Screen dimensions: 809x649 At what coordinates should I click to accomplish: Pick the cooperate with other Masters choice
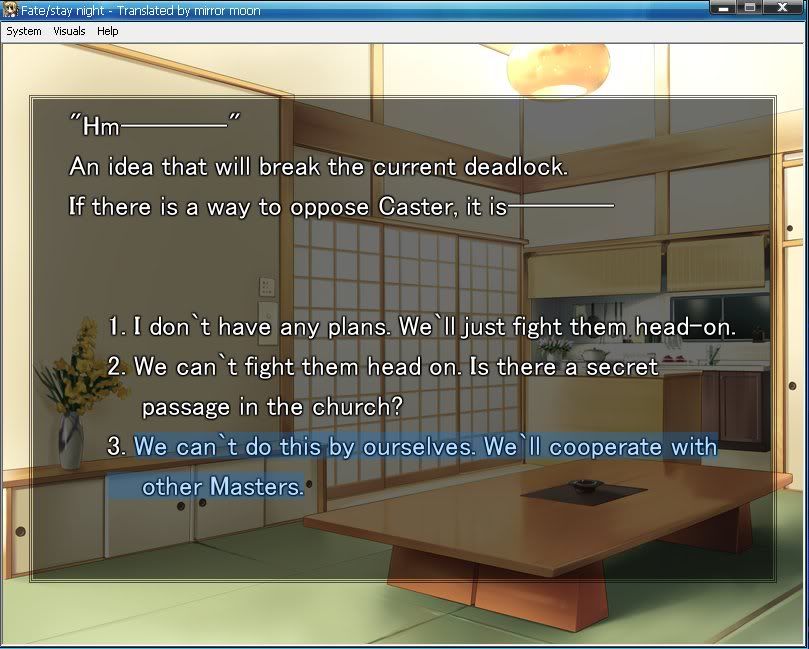coord(425,447)
